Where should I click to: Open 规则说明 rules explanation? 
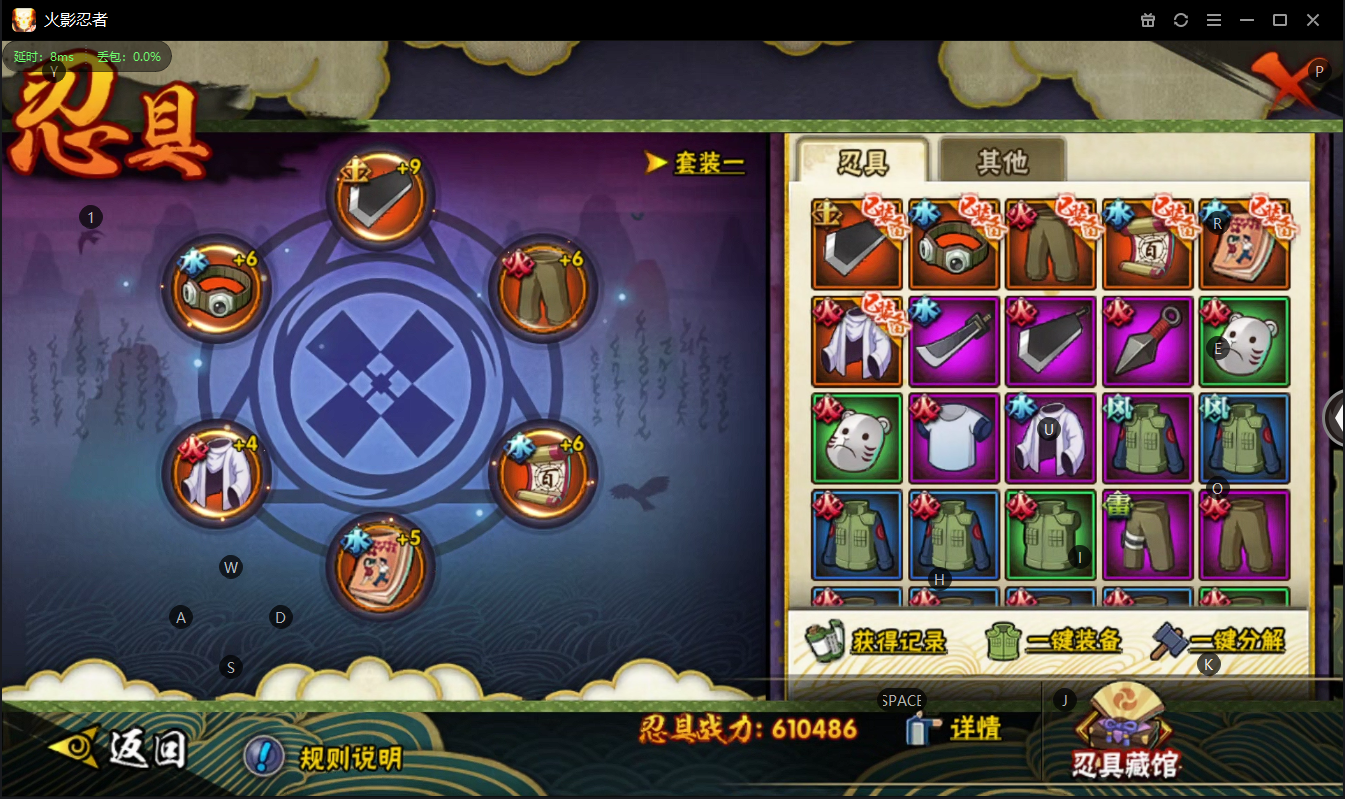[x=325, y=757]
